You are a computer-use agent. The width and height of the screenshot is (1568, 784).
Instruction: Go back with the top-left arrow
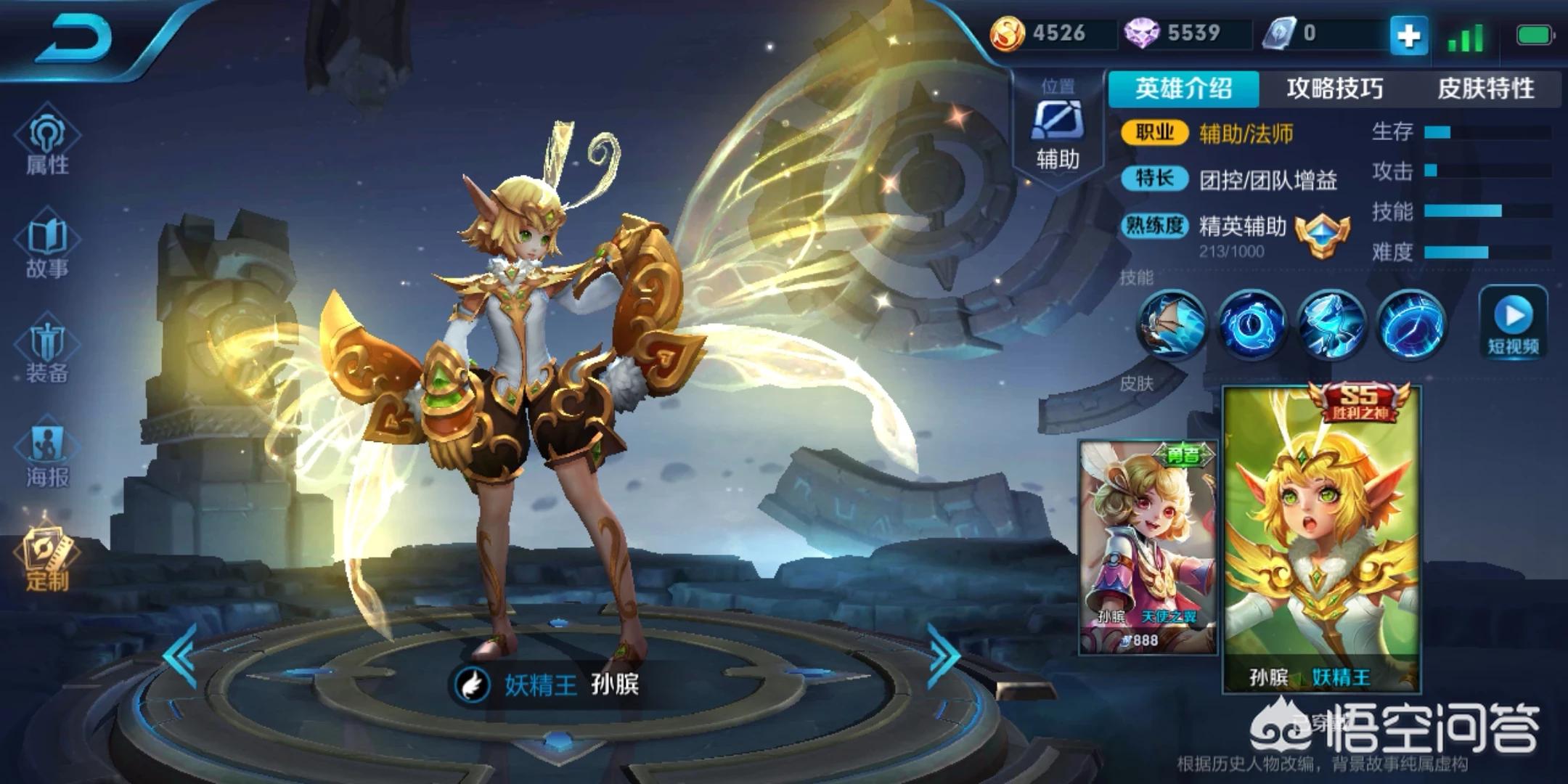pyautogui.click(x=74, y=38)
